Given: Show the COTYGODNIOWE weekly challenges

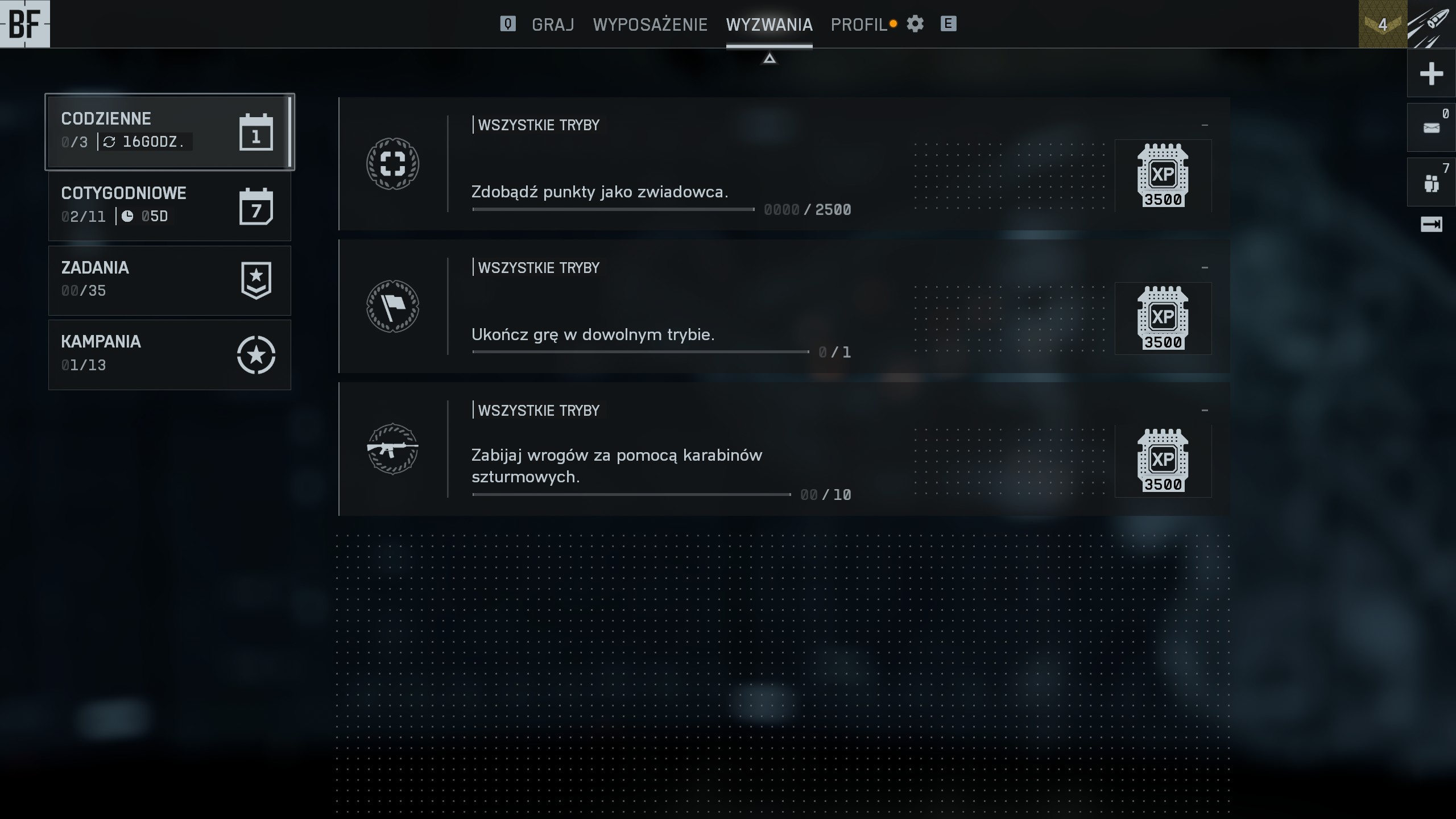Looking at the screenshot, I should click(169, 206).
